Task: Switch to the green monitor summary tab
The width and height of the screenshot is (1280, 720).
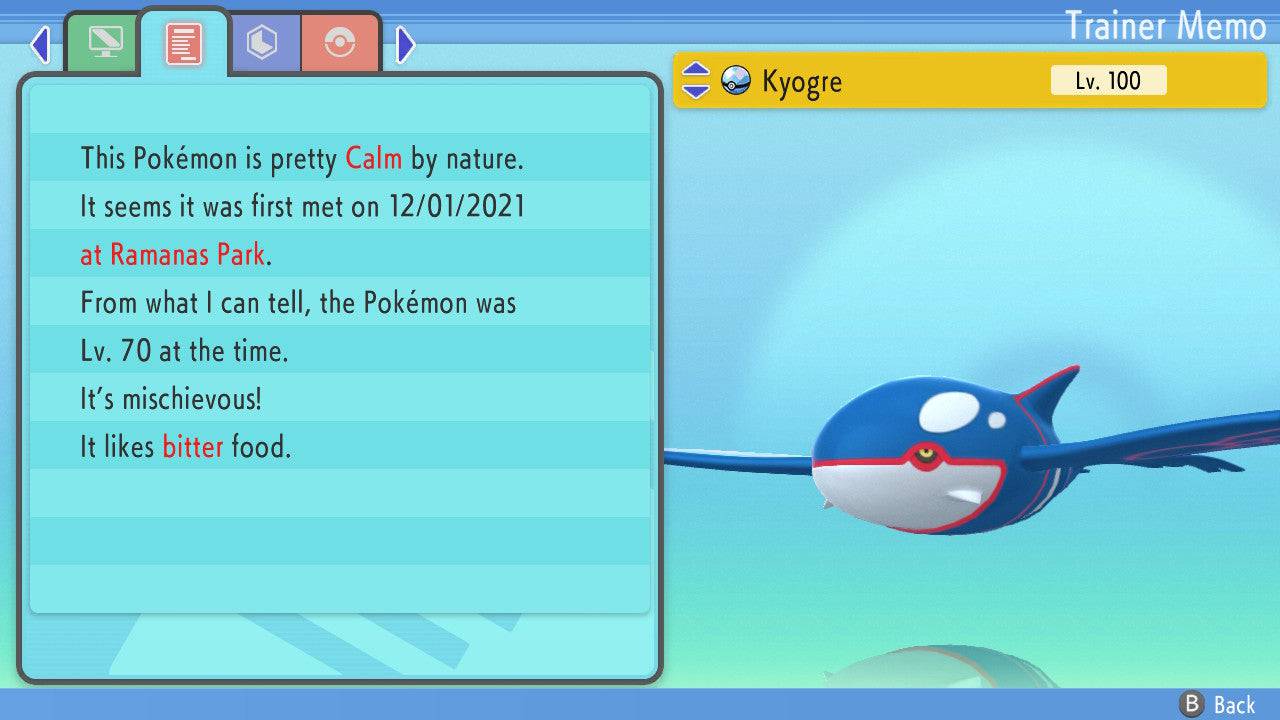Action: pos(104,43)
